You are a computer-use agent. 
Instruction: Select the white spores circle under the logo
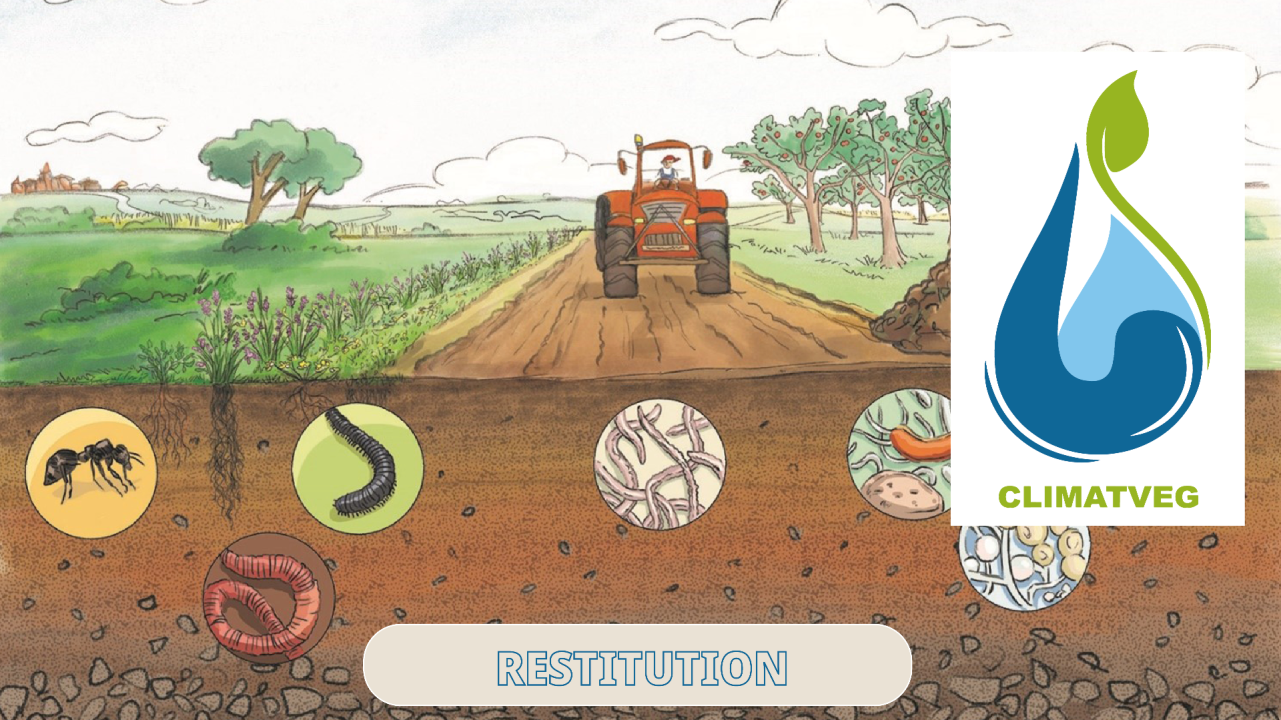coord(1024,566)
